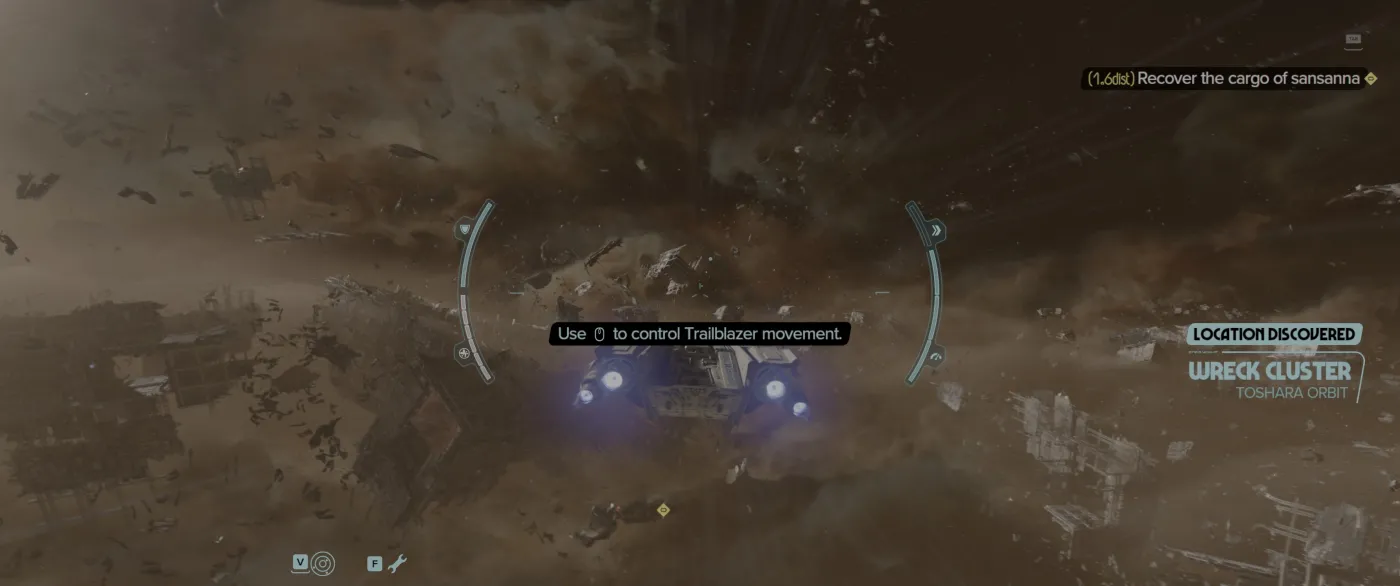
Task: Click the shield icon on left gauge
Action: point(464,230)
